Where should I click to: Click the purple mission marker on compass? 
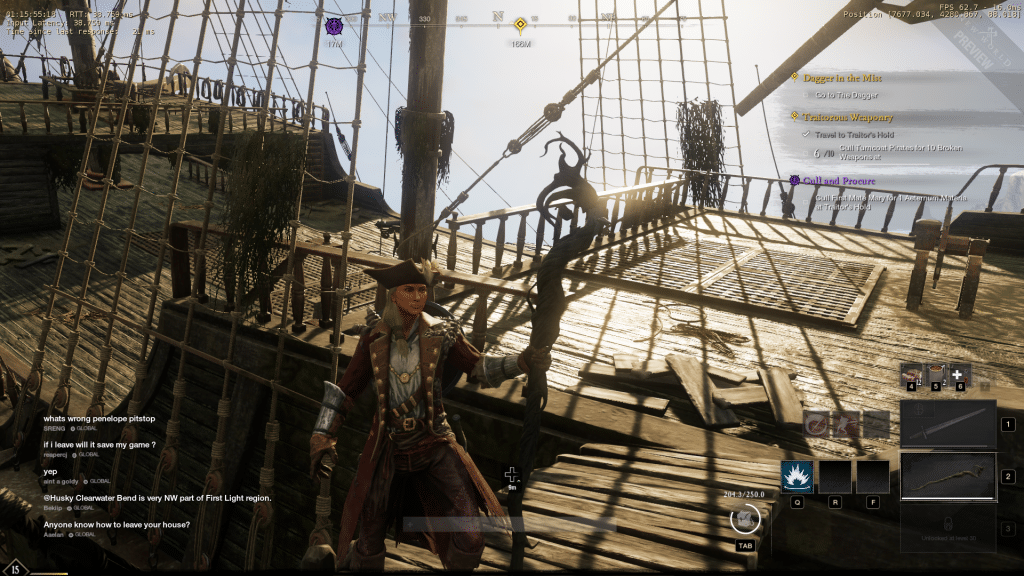335,24
